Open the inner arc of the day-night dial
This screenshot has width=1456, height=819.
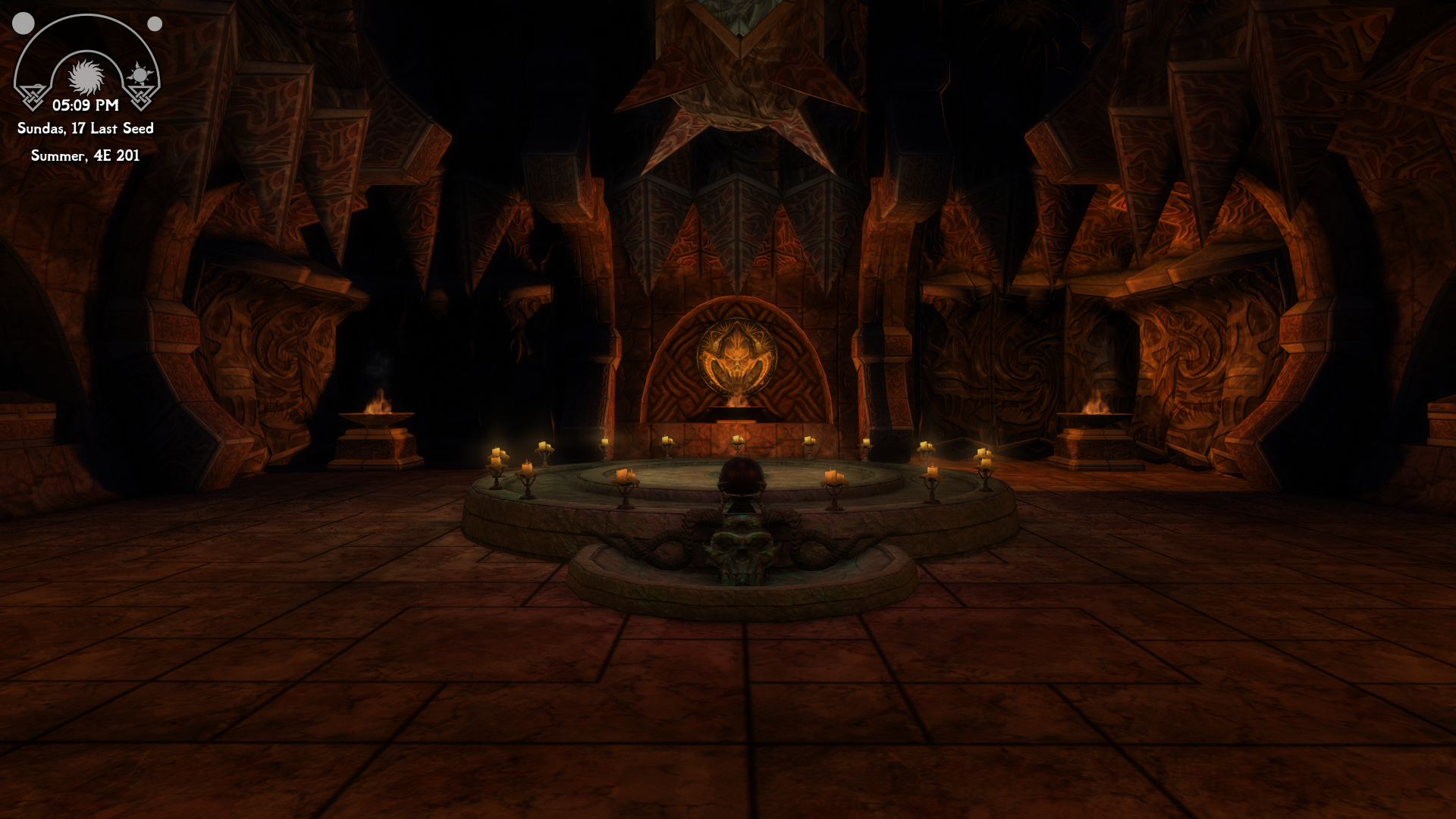(86, 53)
